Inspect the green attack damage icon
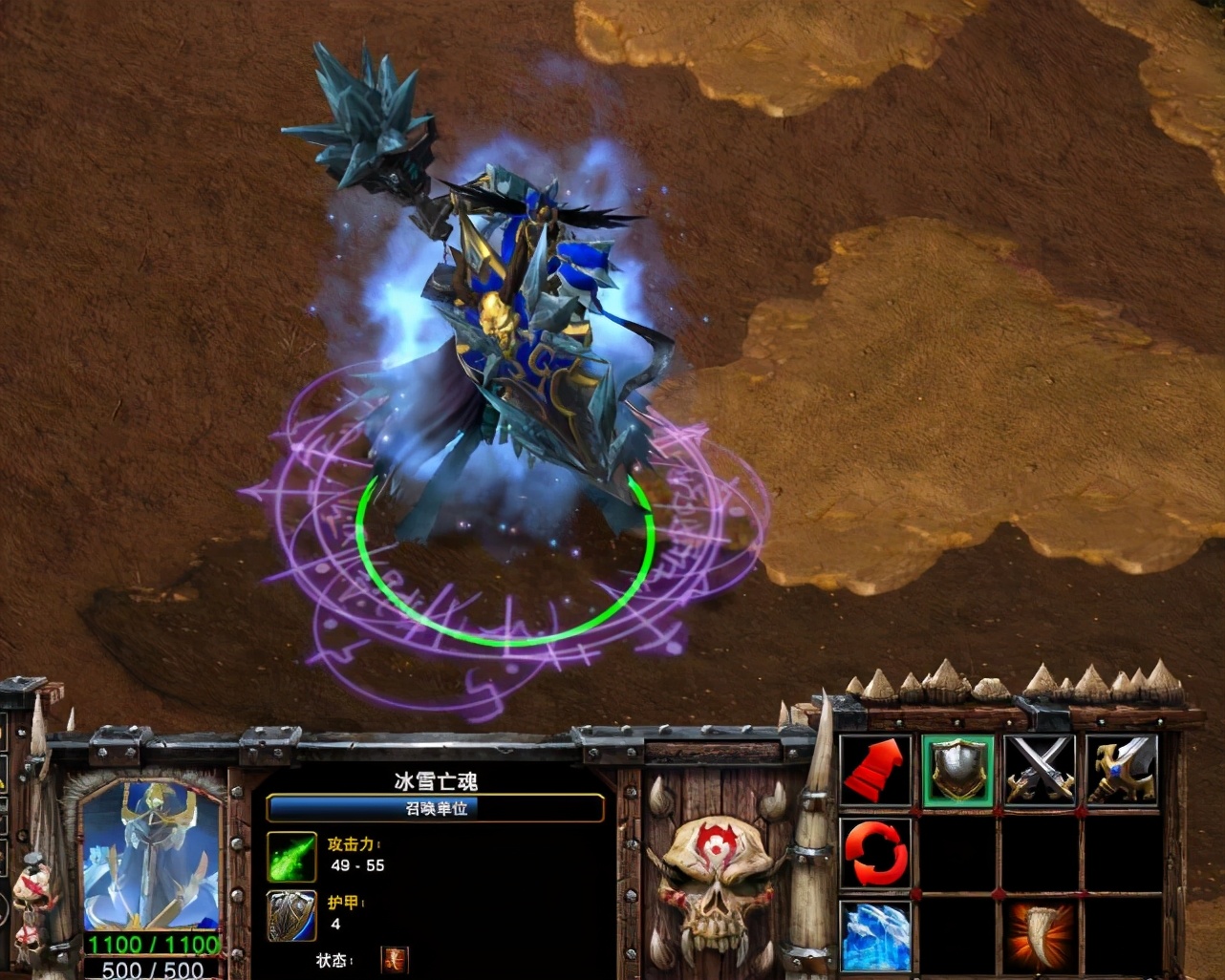This screenshot has height=980, width=1225. tap(291, 856)
